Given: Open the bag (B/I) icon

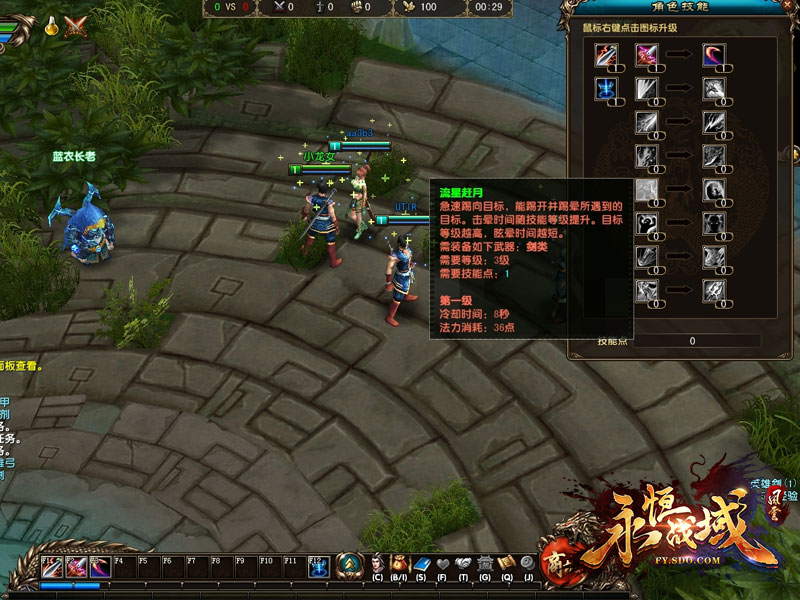Looking at the screenshot, I should click(399, 565).
